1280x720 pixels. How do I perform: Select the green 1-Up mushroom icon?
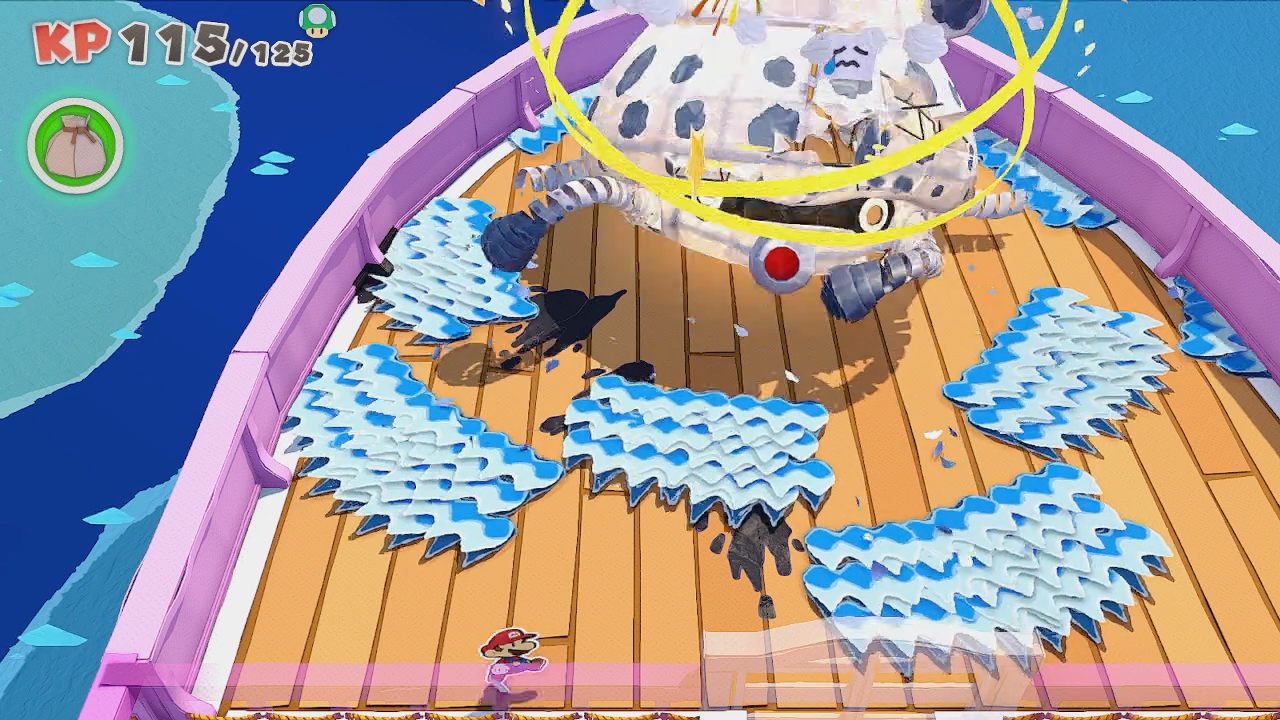(318, 20)
